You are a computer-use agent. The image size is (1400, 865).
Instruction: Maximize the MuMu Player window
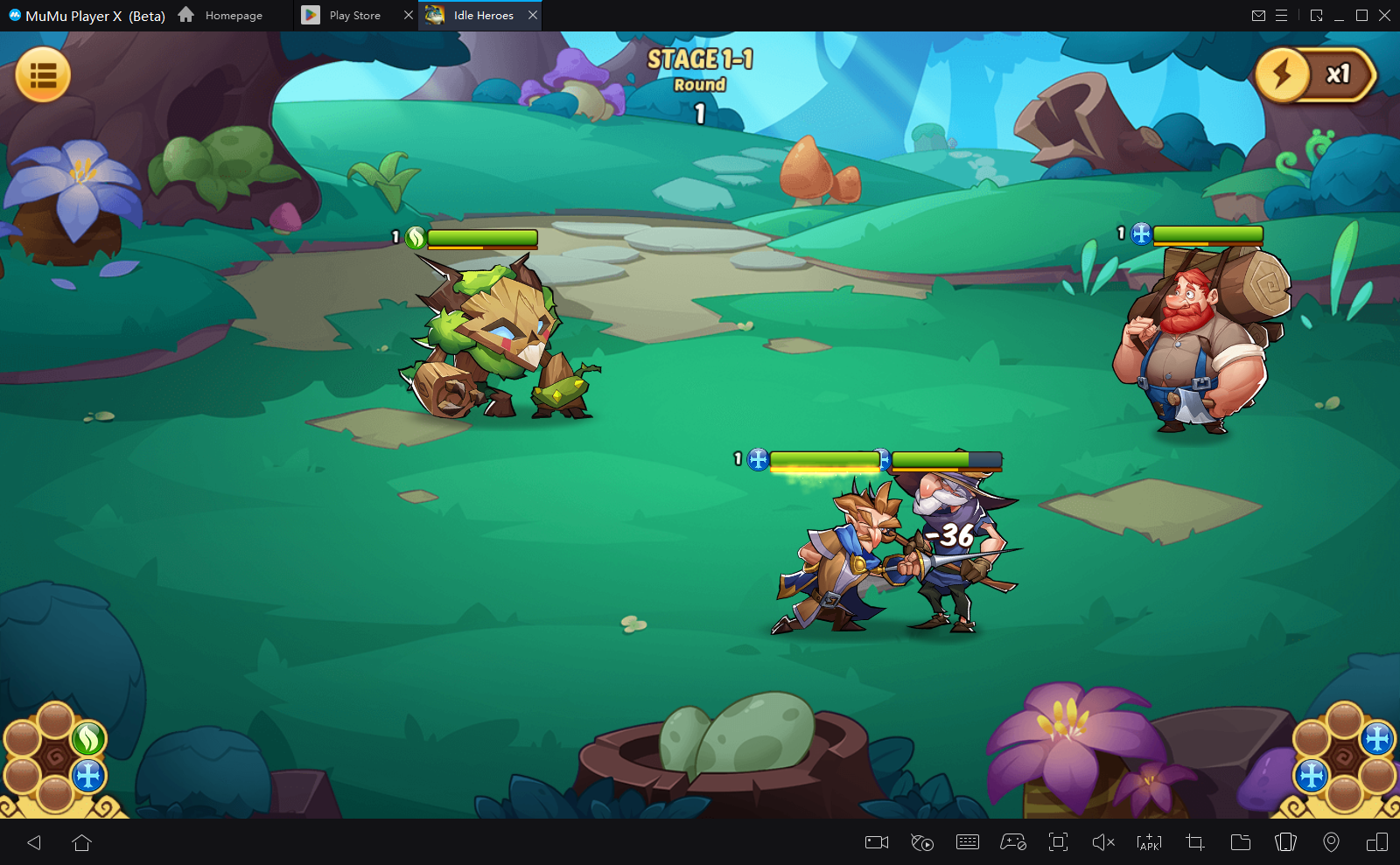pyautogui.click(x=1361, y=15)
